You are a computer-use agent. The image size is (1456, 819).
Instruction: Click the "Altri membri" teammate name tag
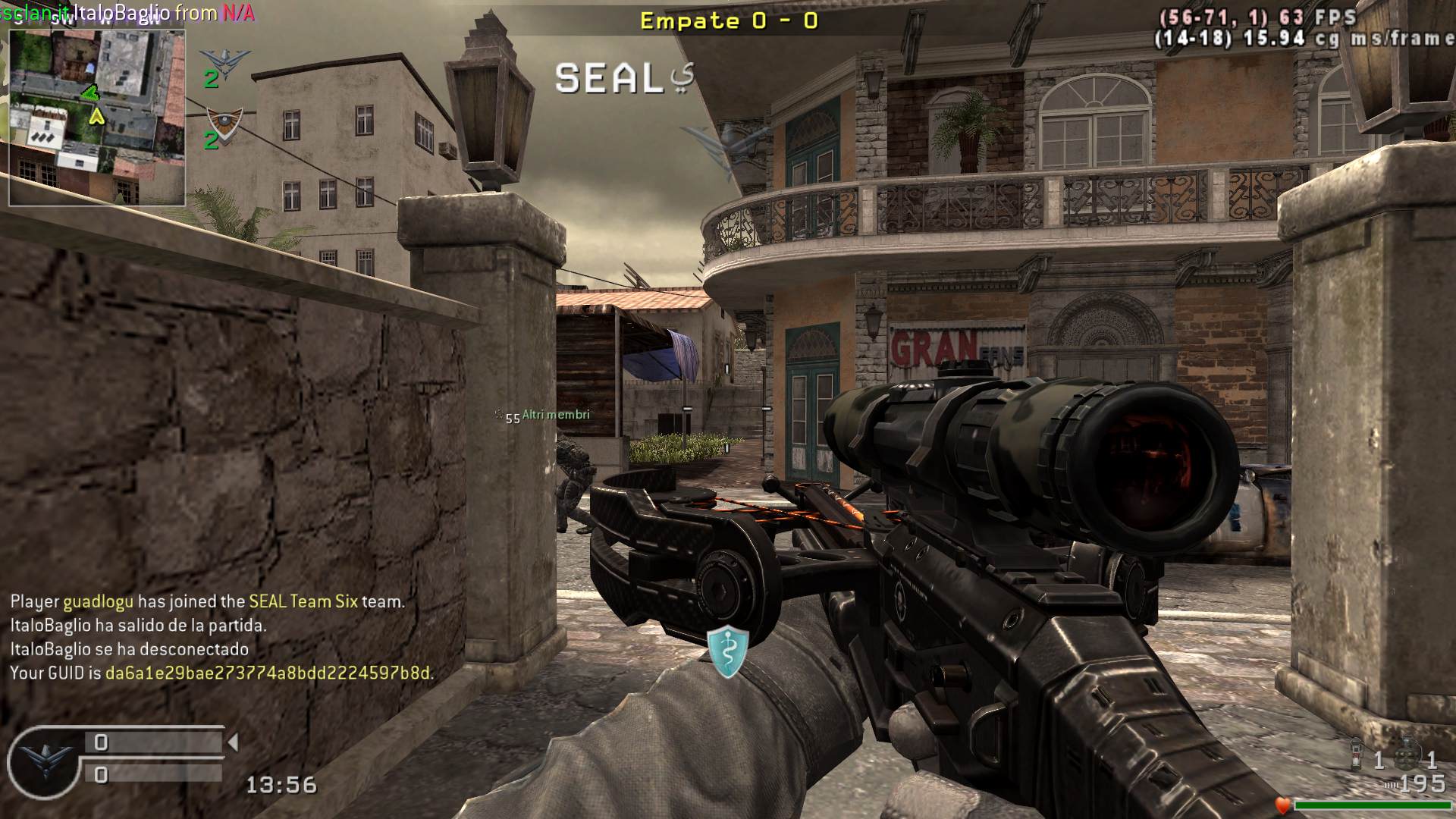coord(555,415)
